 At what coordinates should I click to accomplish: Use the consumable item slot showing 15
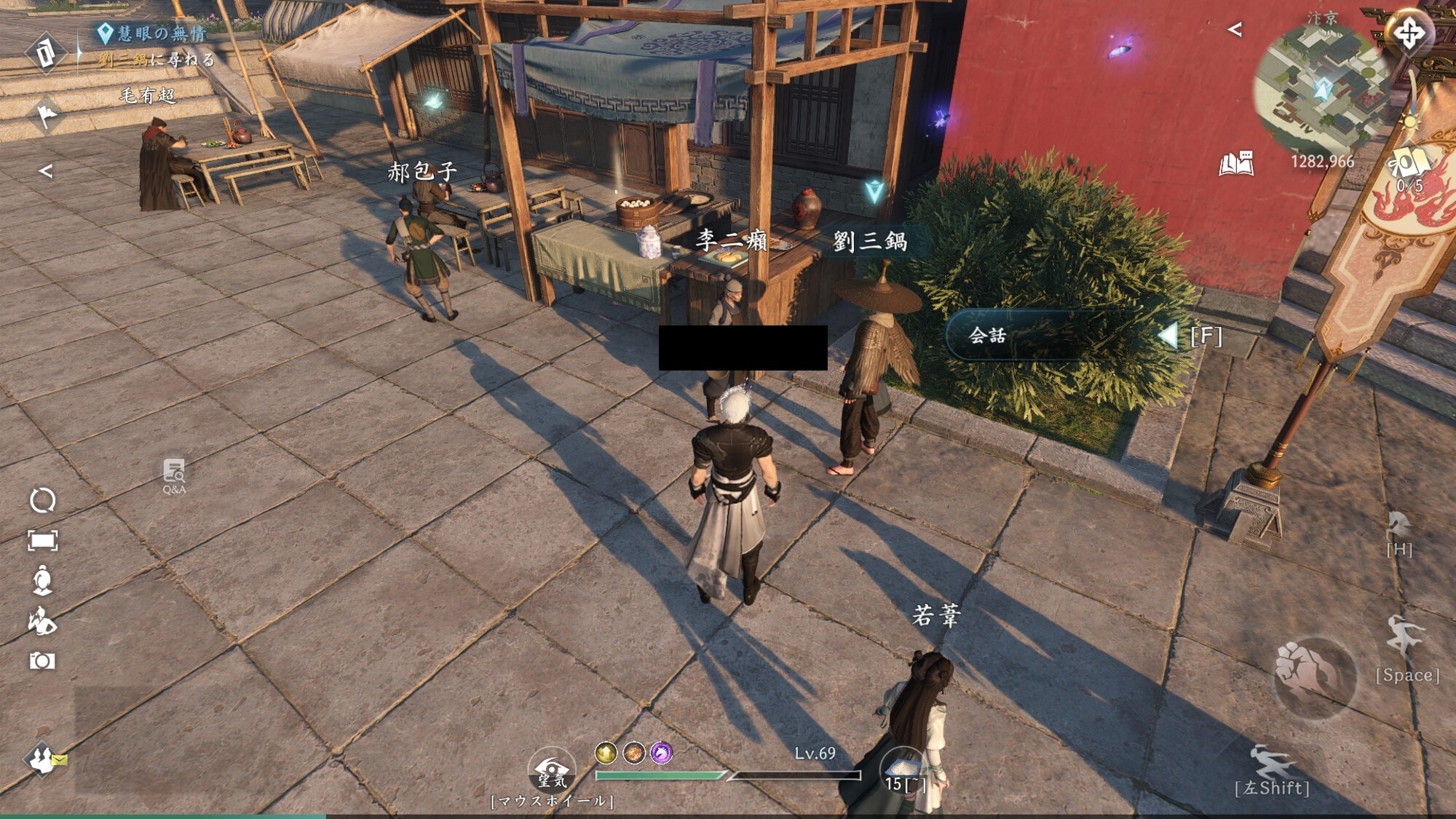point(903,772)
